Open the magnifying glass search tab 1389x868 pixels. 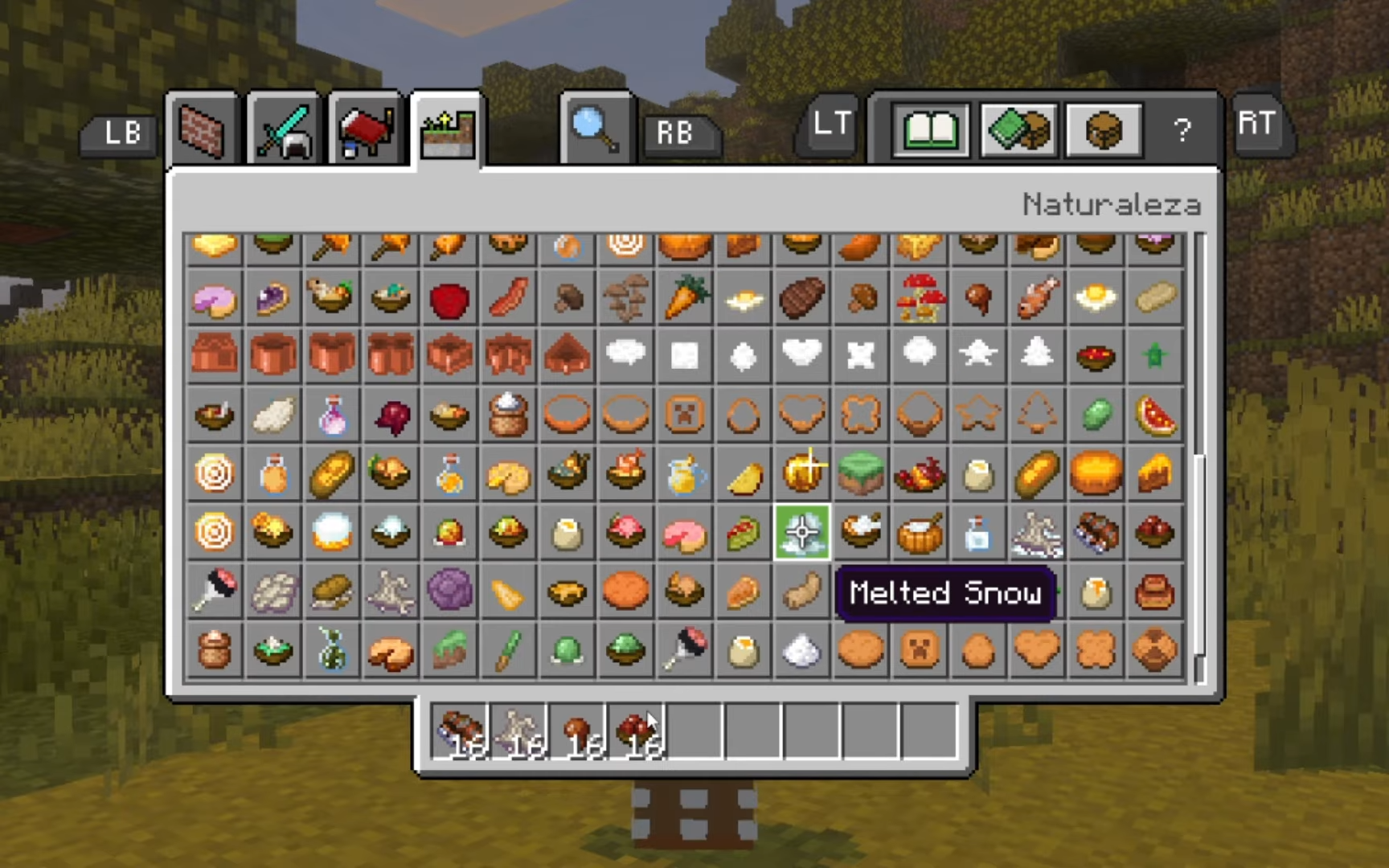596,131
